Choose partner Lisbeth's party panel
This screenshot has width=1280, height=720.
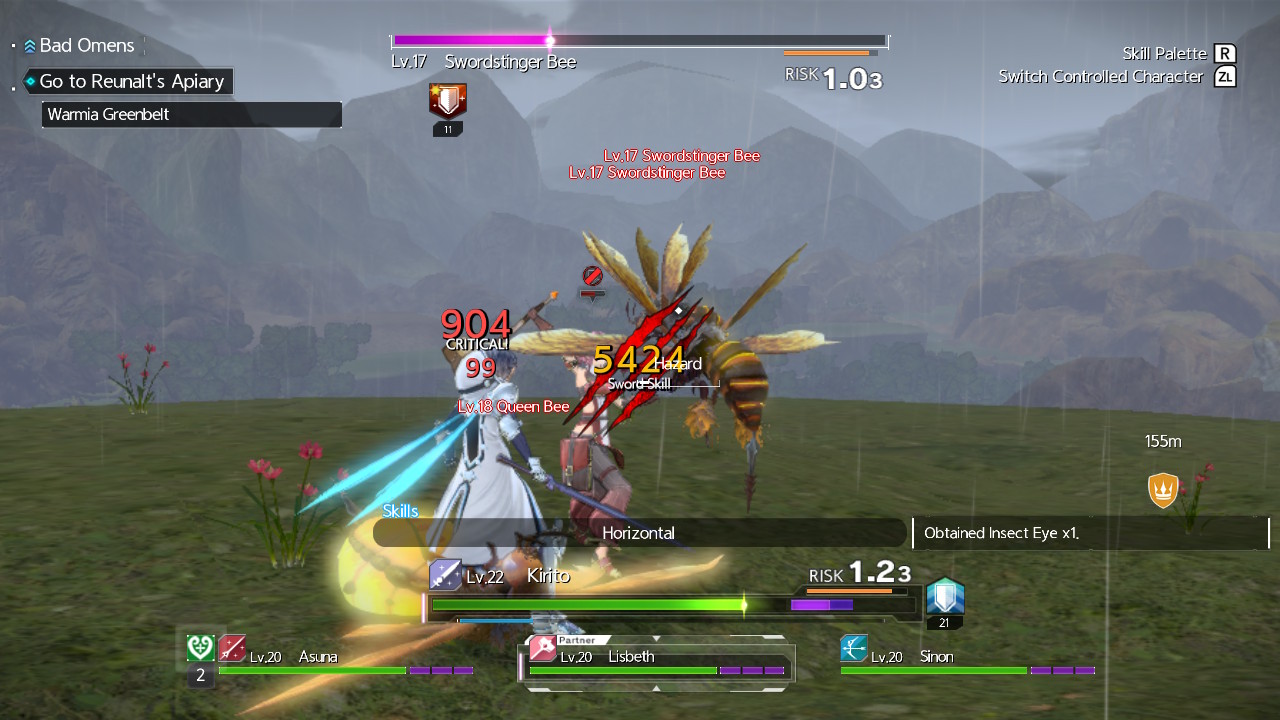(657, 662)
